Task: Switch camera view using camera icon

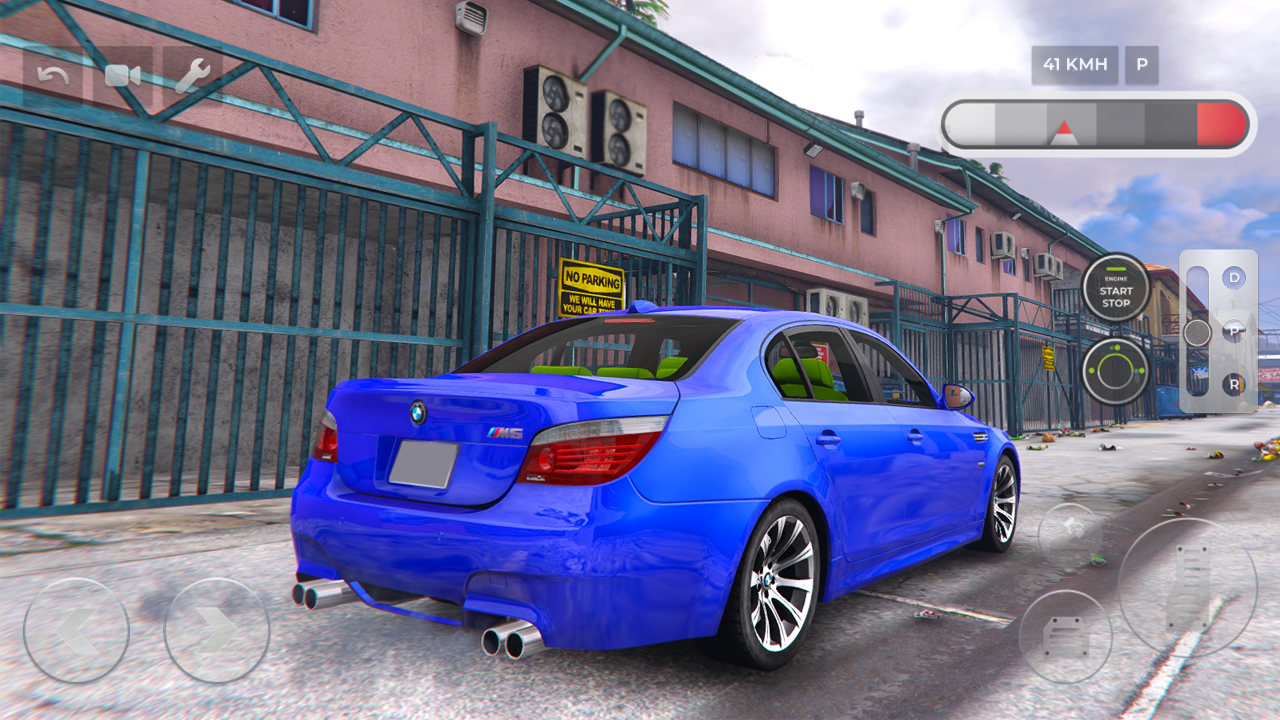Action: coord(120,76)
